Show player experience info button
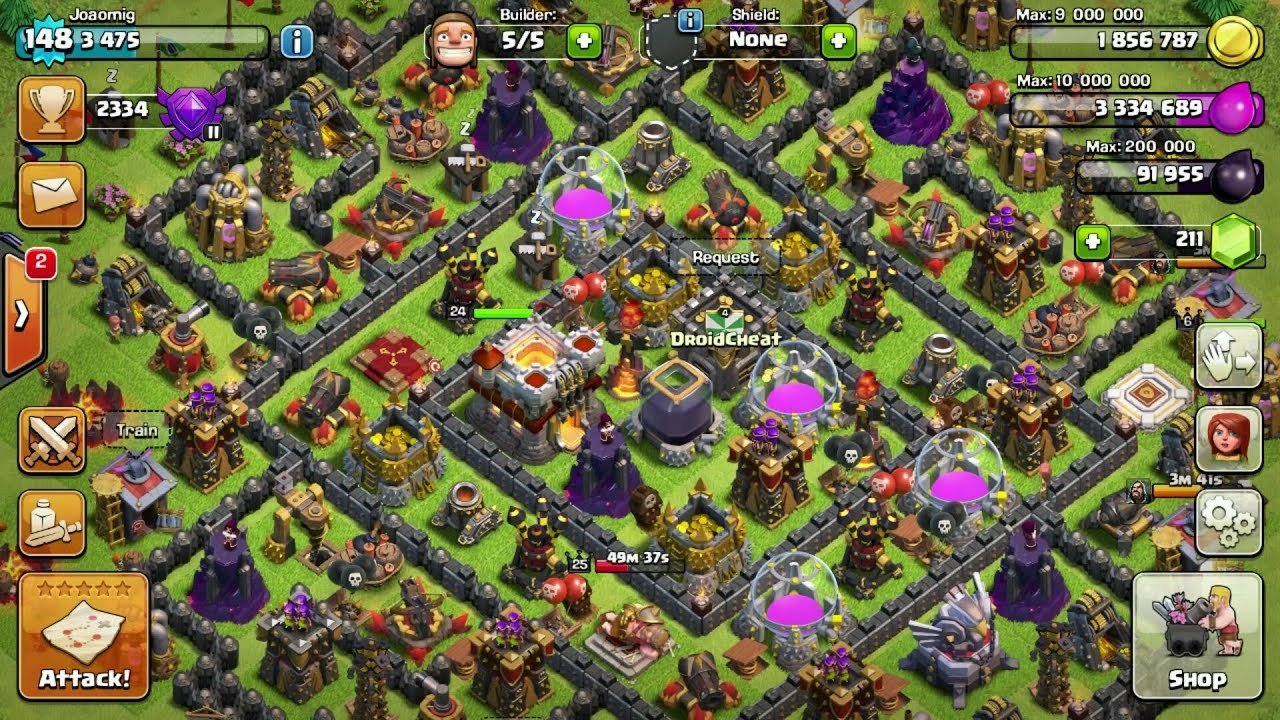This screenshot has width=1280, height=720. point(296,41)
